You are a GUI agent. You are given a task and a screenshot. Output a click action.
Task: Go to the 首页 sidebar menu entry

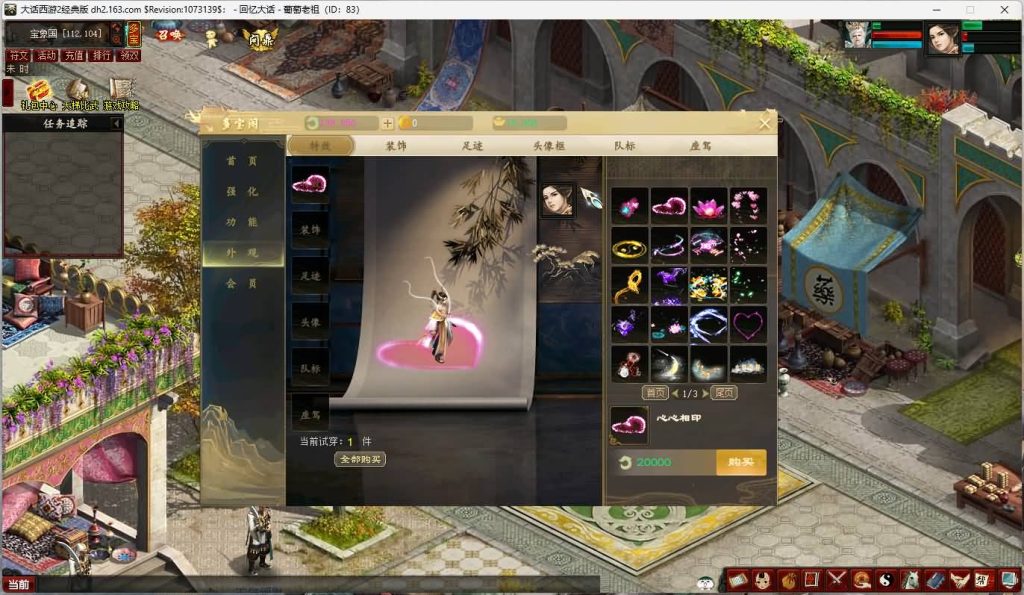[242, 161]
